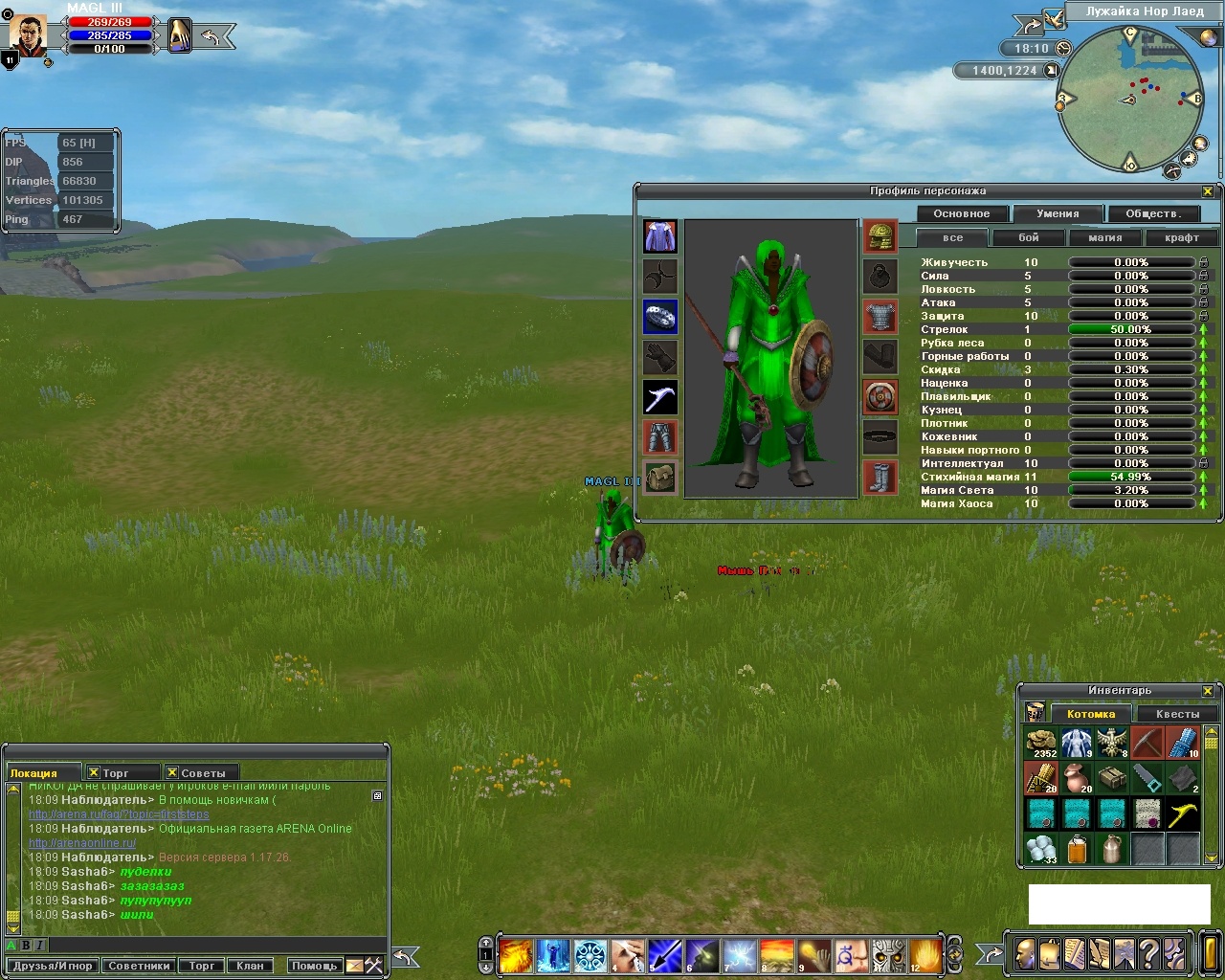Select the gold coins stack in inventory
1225x980 pixels.
click(x=1041, y=743)
